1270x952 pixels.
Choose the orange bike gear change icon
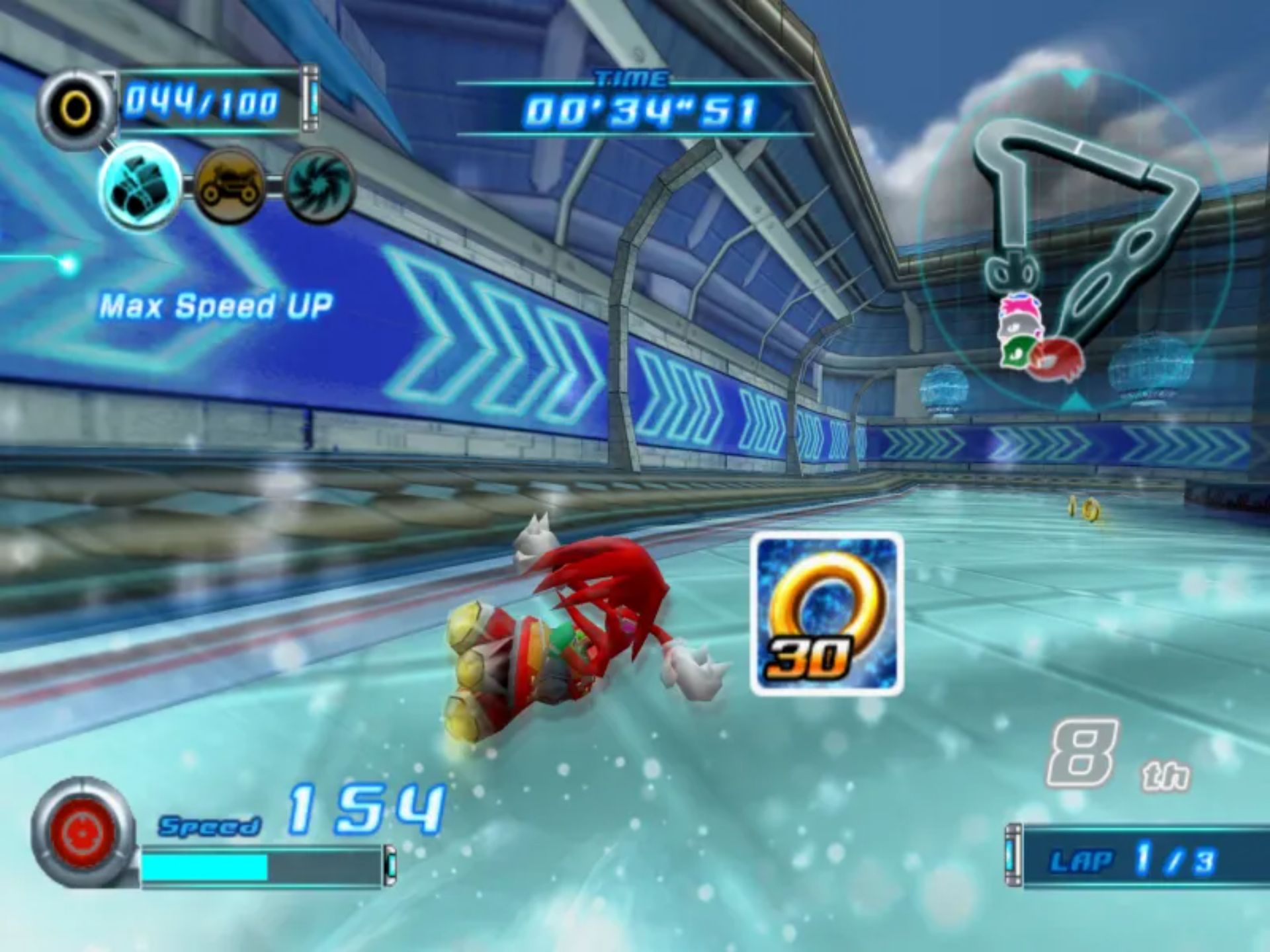click(x=230, y=186)
